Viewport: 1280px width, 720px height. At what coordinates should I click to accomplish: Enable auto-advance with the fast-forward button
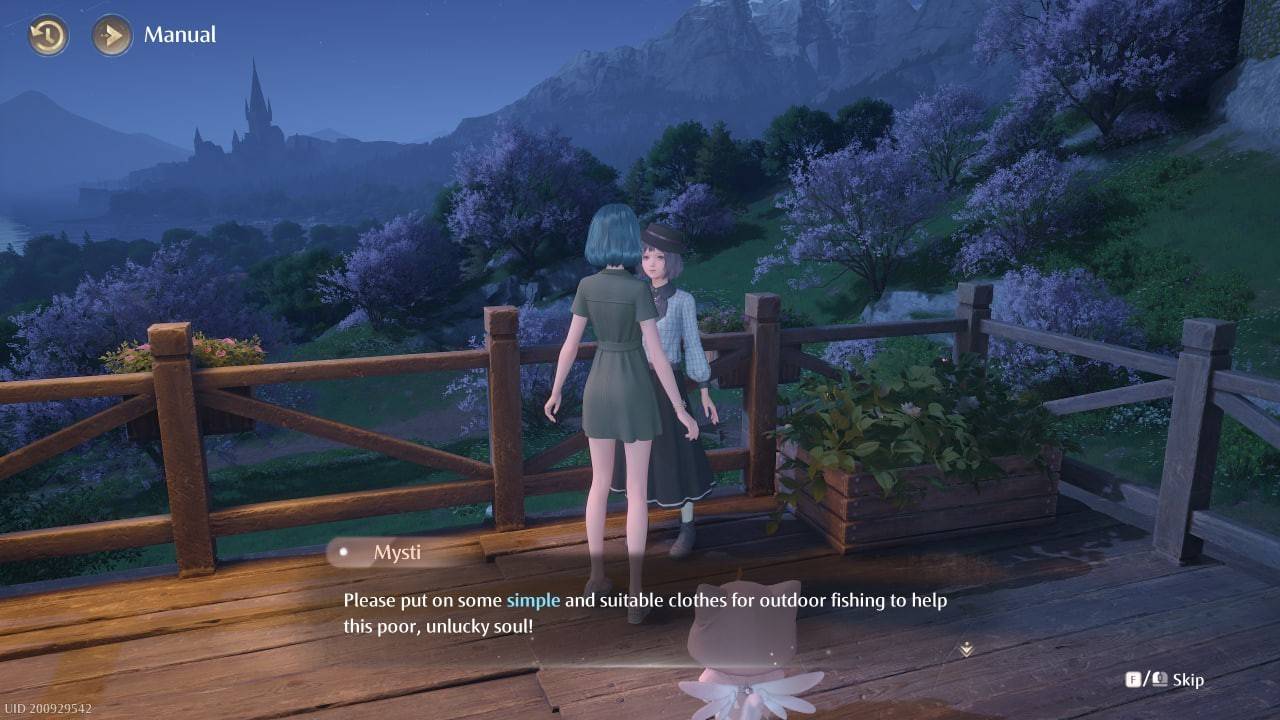pos(110,34)
